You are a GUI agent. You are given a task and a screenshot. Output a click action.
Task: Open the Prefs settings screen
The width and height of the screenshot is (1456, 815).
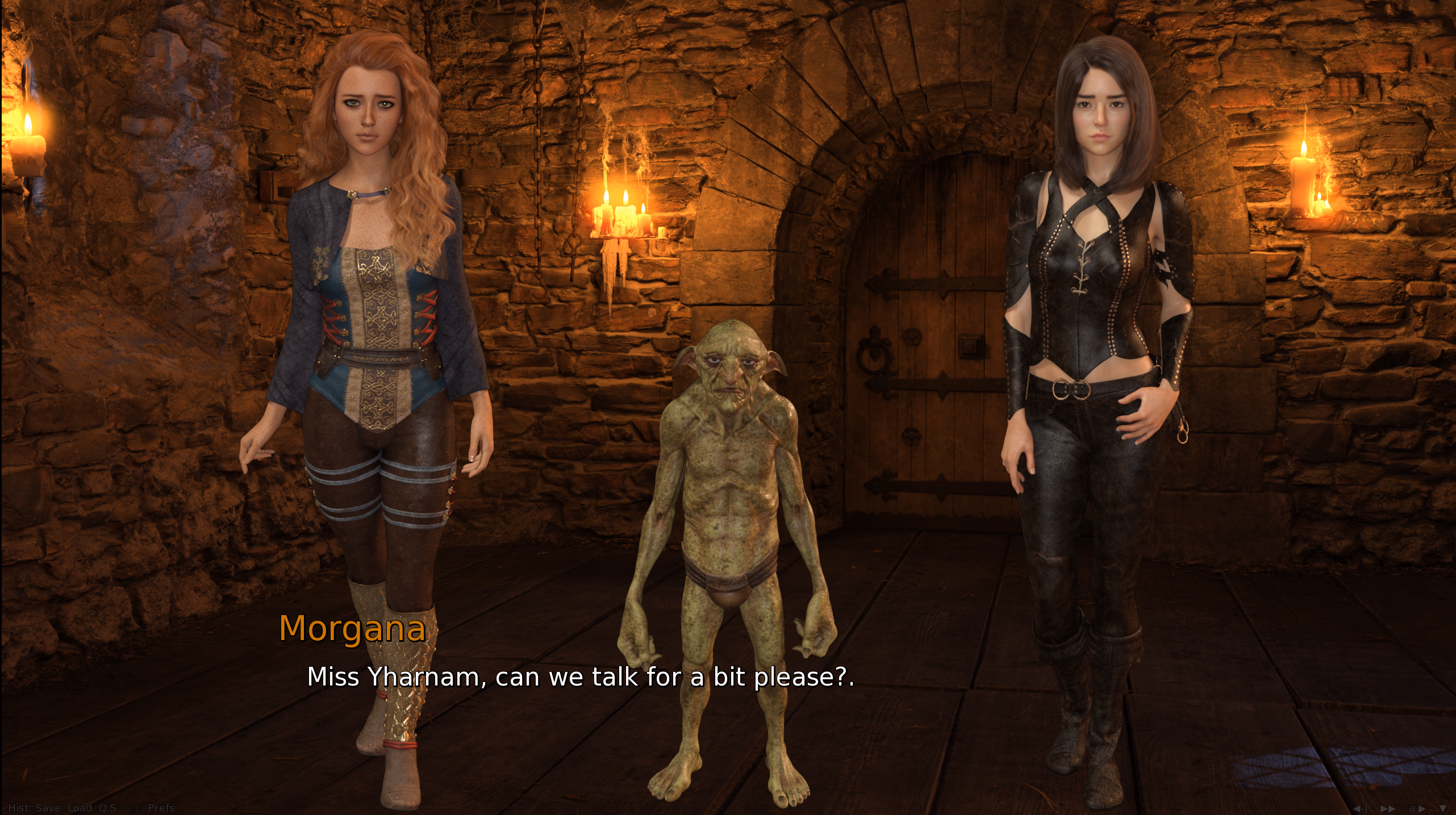(161, 809)
